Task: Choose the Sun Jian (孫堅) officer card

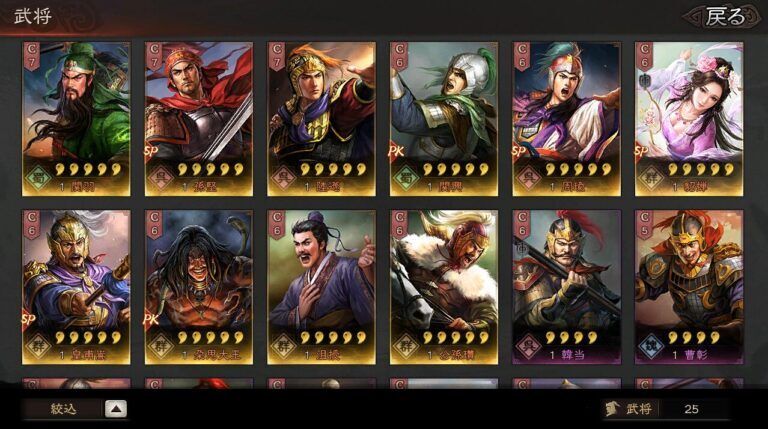Action: 199,118
